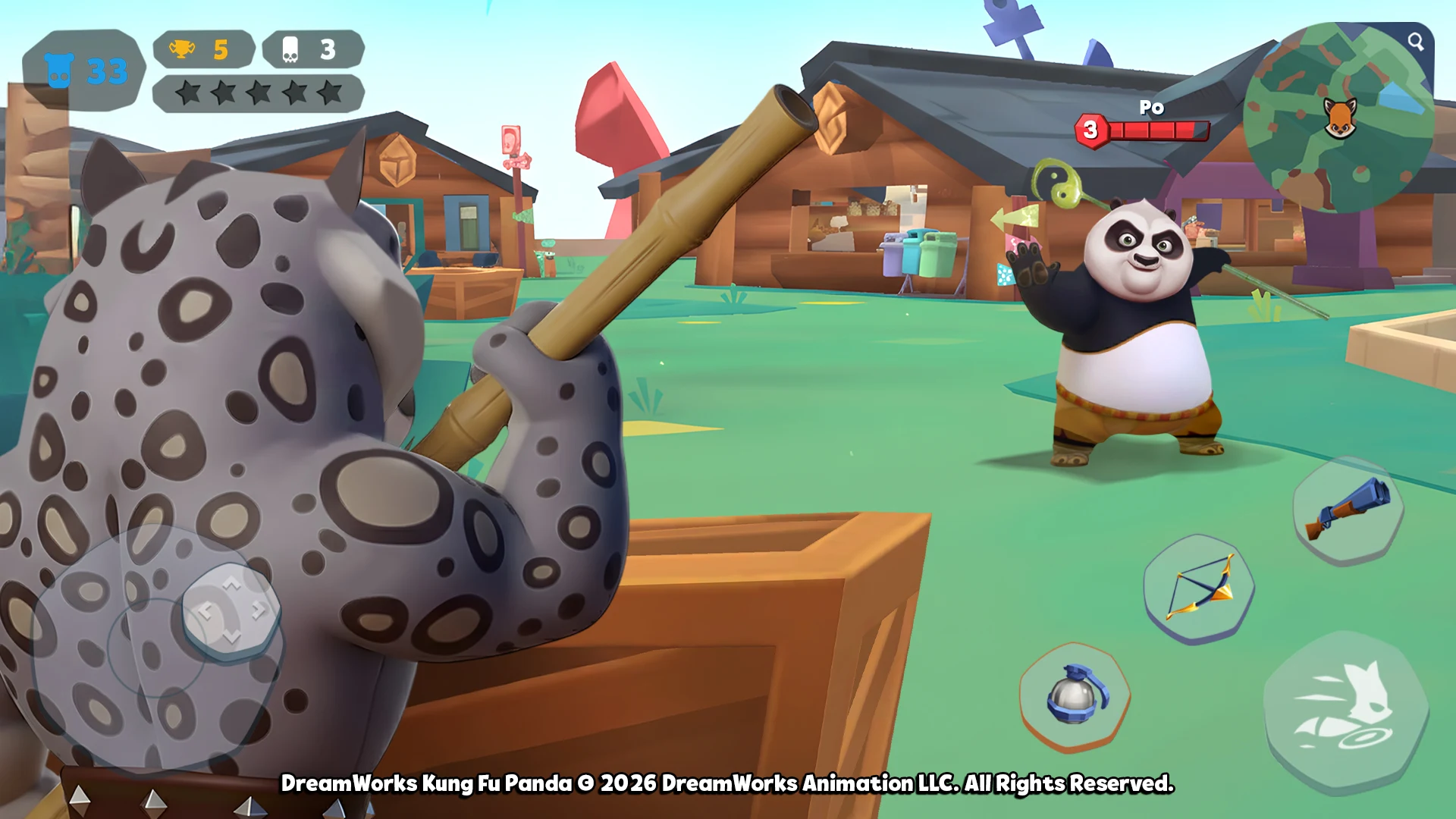Click the skull eliminations counter showing 3

click(x=311, y=48)
